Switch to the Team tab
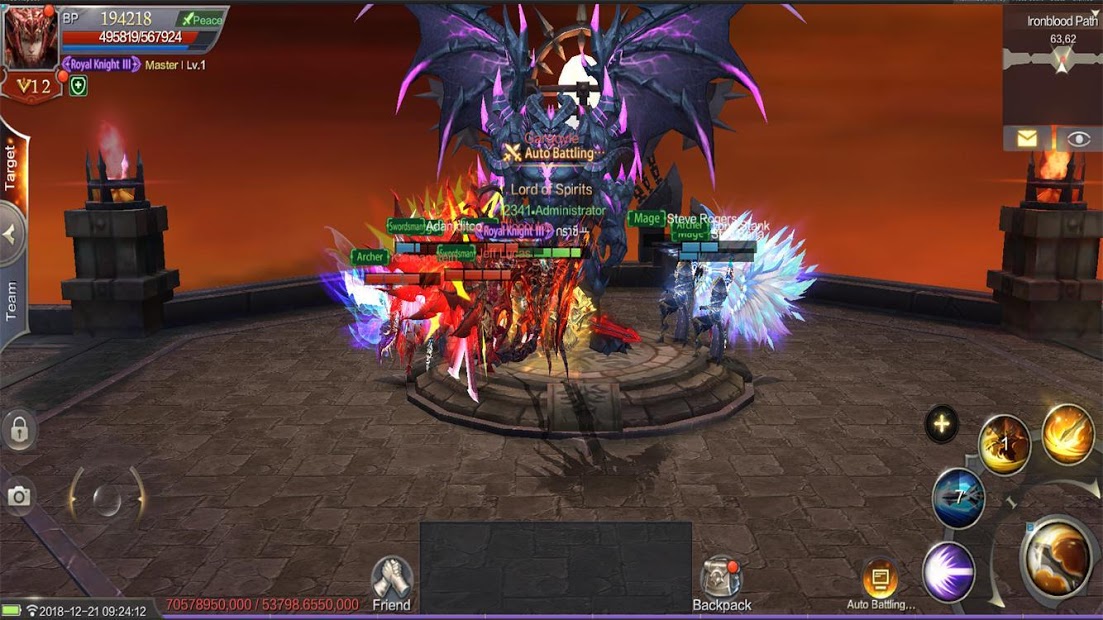This screenshot has width=1103, height=620. [x=12, y=300]
